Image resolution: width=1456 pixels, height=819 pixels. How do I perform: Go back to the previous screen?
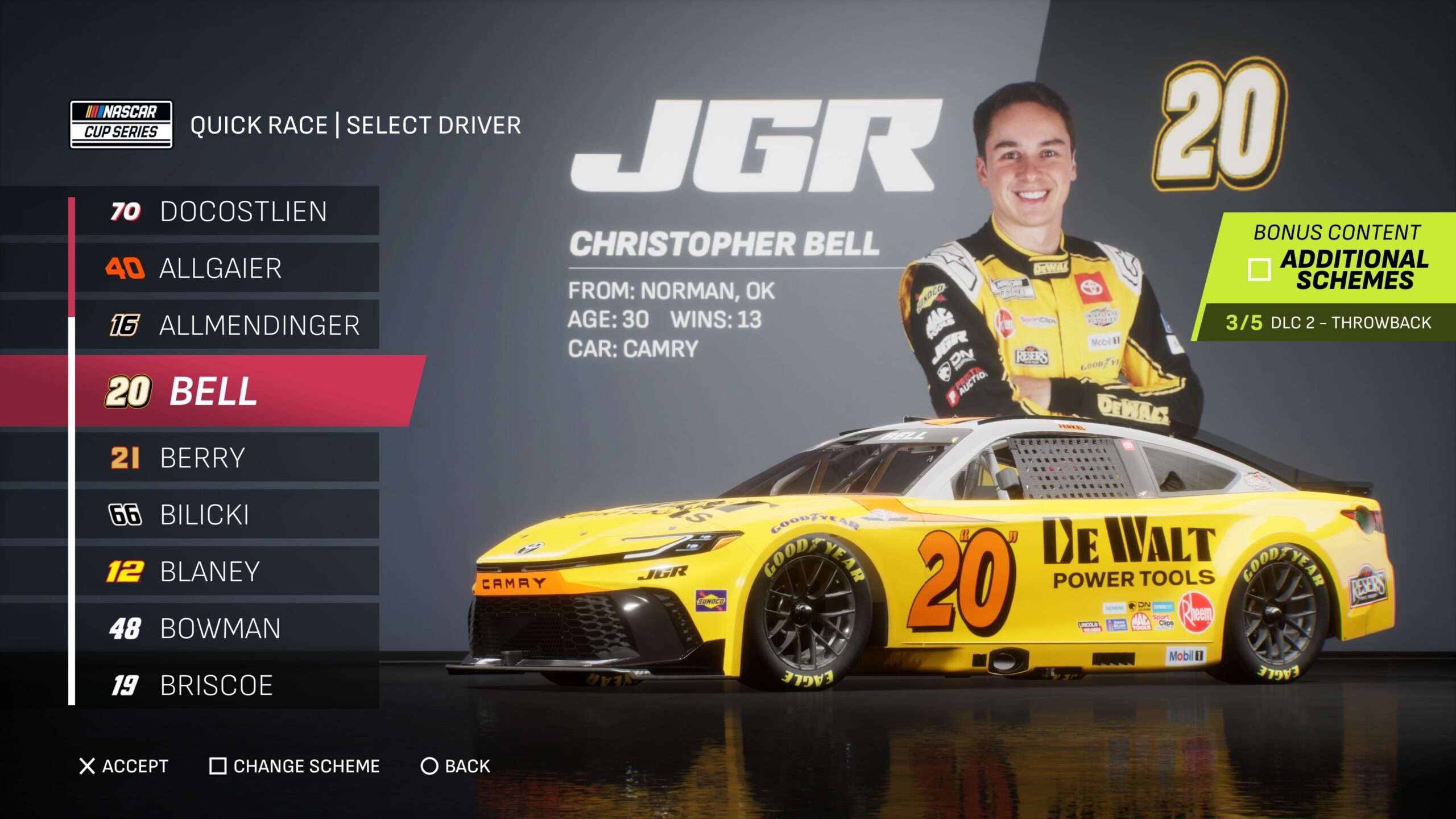click(455, 766)
